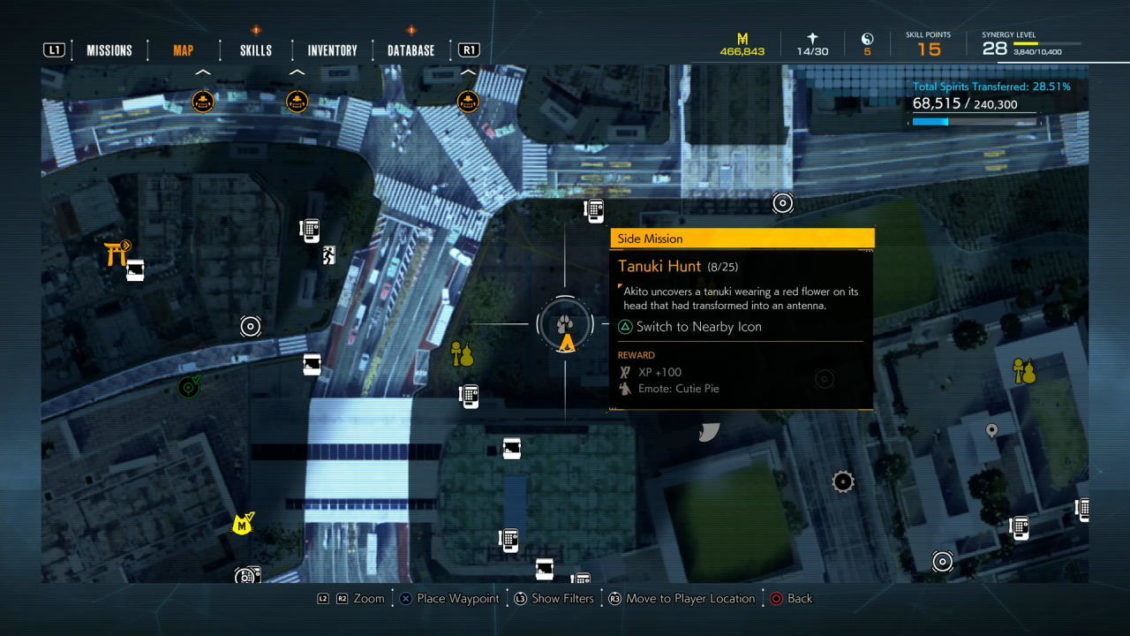Click the tanuki paw print marker
Image resolution: width=1130 pixels, height=636 pixels.
click(565, 323)
